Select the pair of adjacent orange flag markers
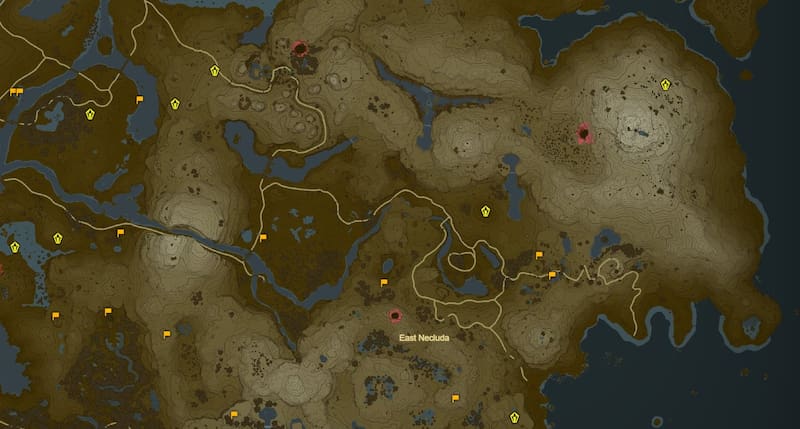Image resolution: width=800 pixels, height=429 pixels. click(x=15, y=92)
